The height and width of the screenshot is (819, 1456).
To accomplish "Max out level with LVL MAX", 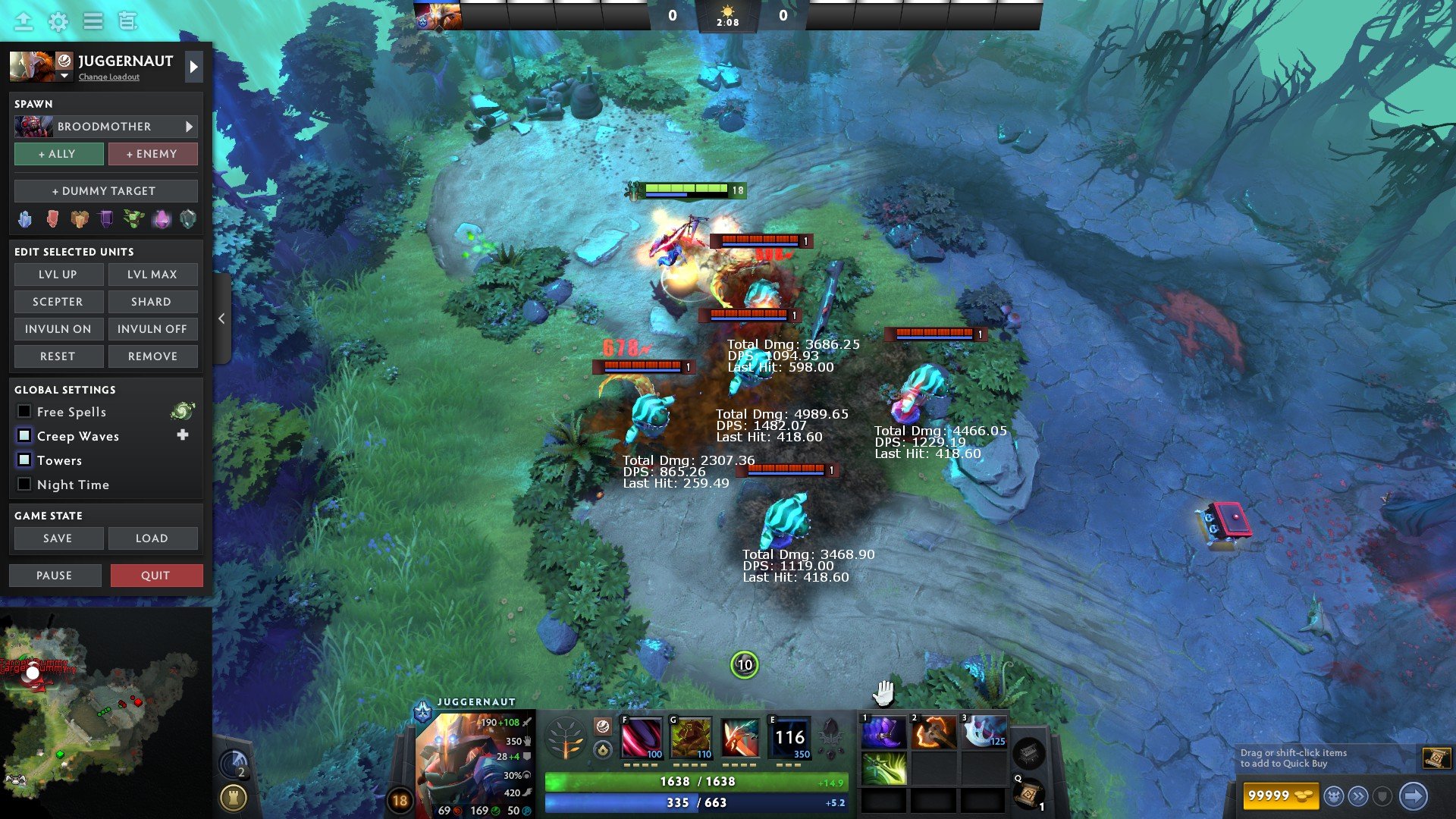I will (152, 275).
